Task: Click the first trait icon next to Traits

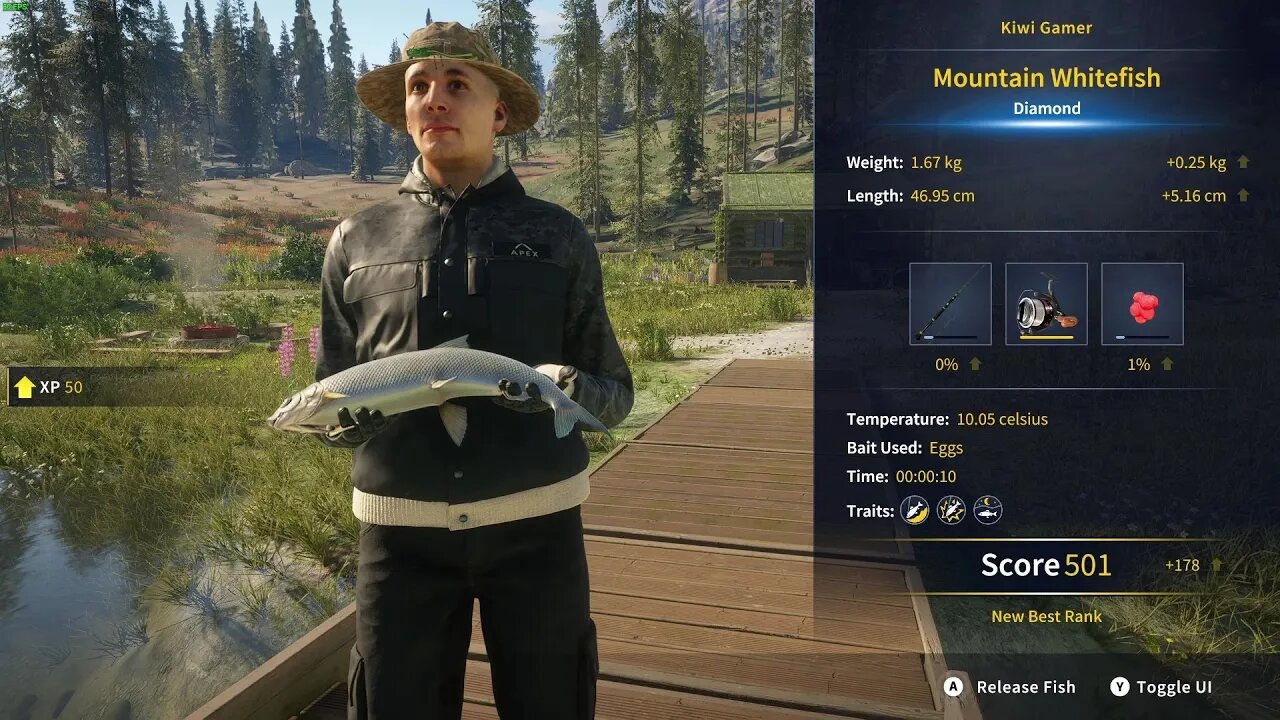Action: click(x=915, y=510)
